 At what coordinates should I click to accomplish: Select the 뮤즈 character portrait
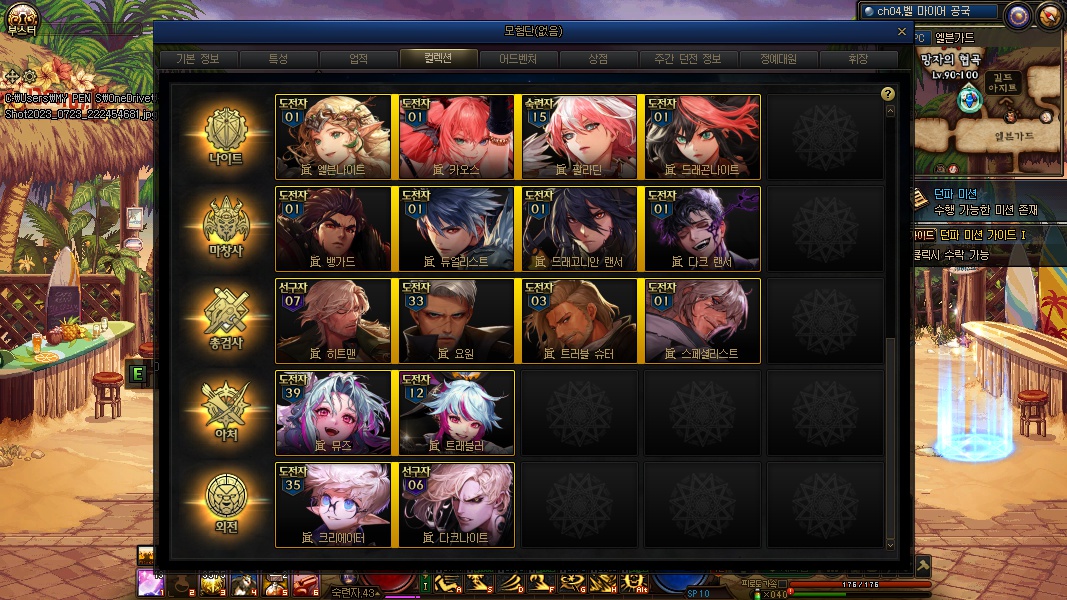pyautogui.click(x=334, y=413)
